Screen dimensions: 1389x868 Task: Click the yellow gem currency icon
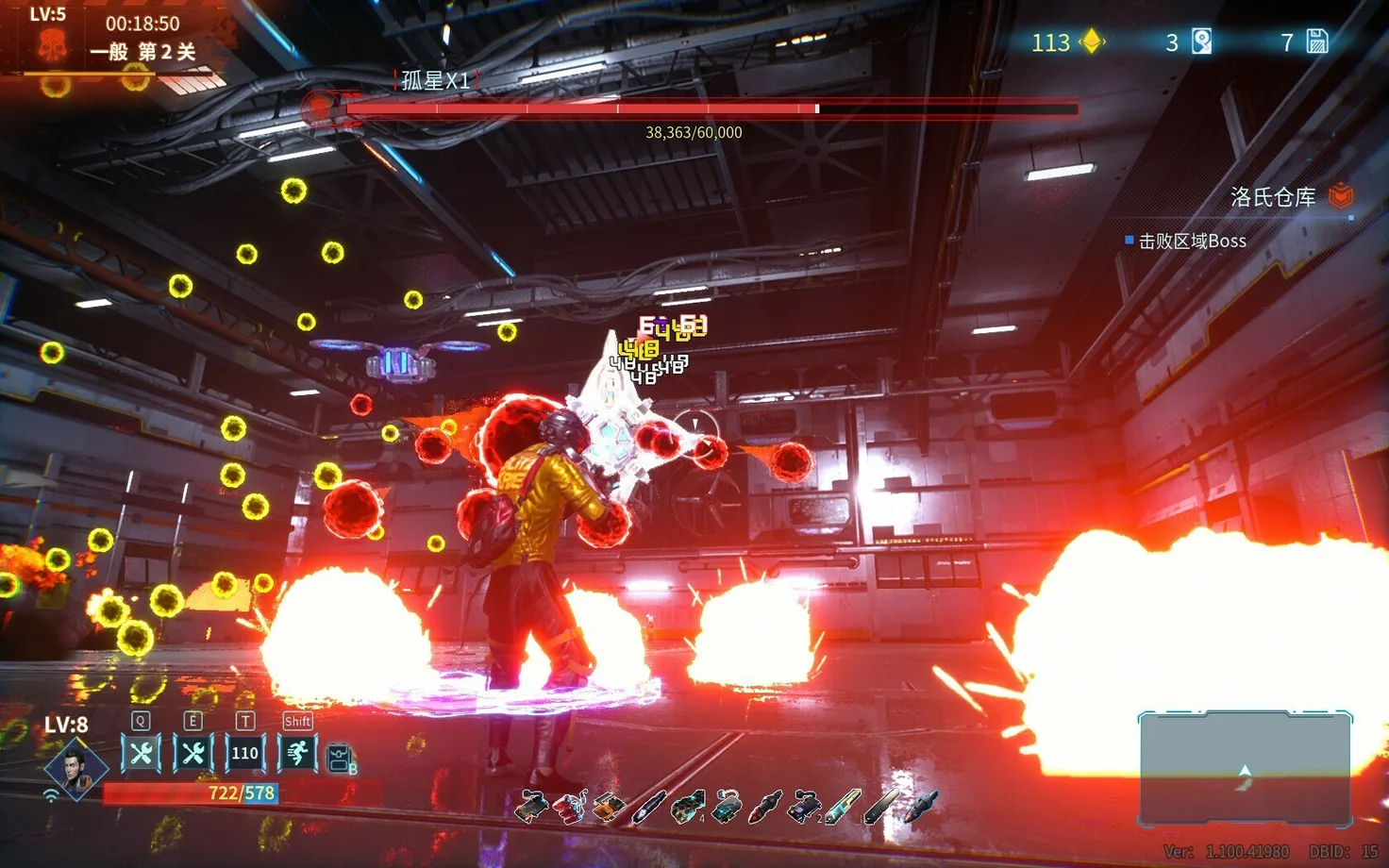[x=1092, y=42]
